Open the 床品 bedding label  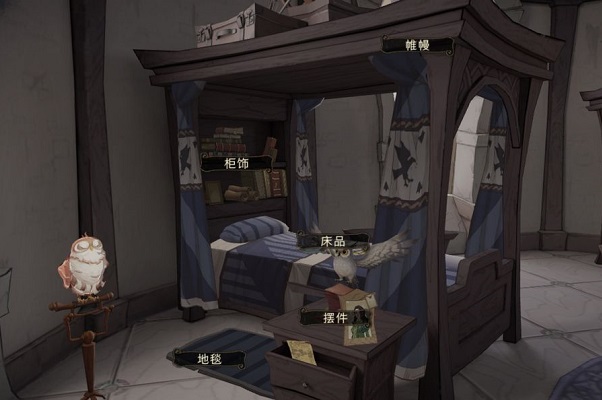tap(334, 241)
